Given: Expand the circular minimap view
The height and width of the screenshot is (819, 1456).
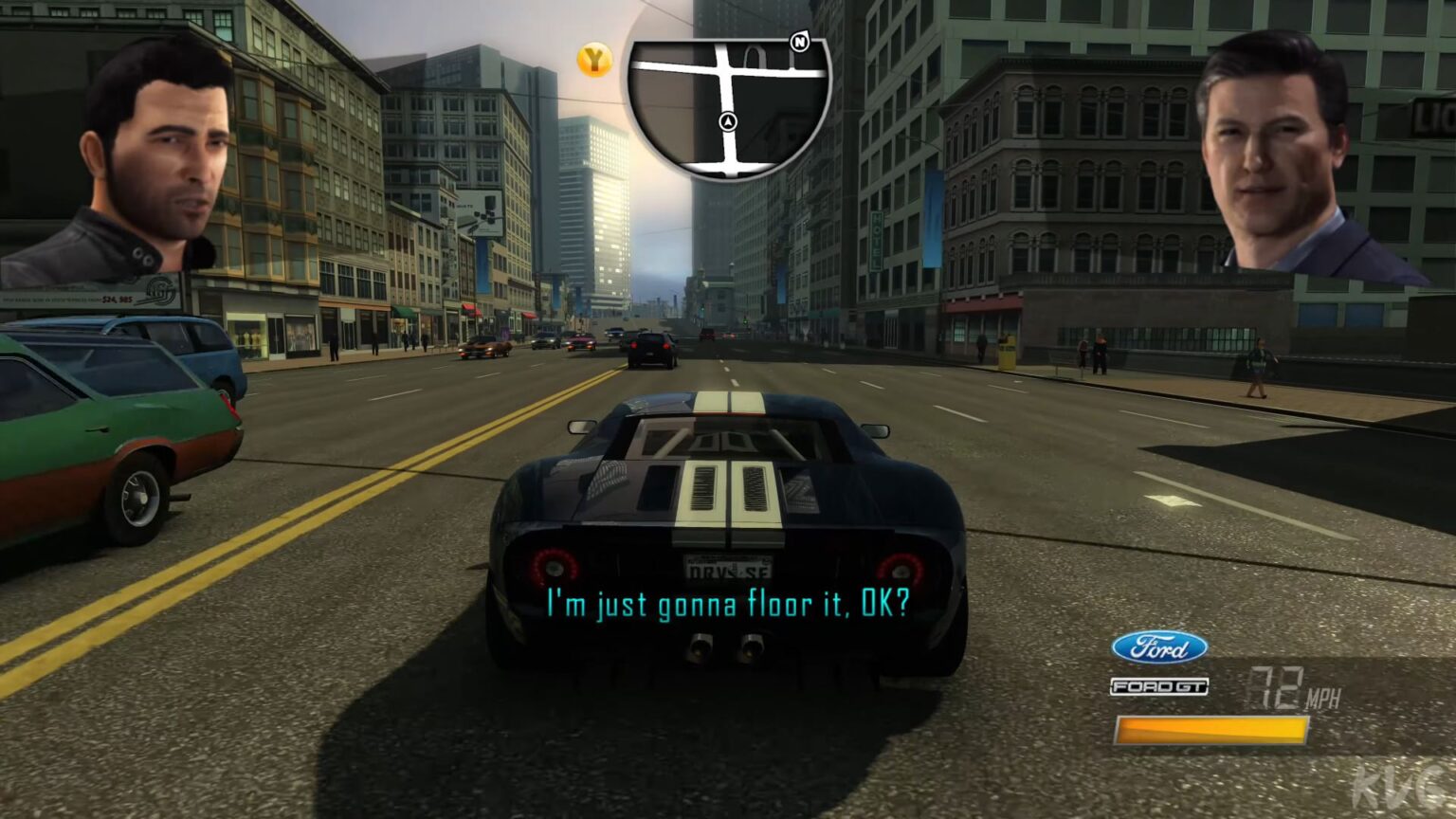Looking at the screenshot, I should [x=728, y=104].
